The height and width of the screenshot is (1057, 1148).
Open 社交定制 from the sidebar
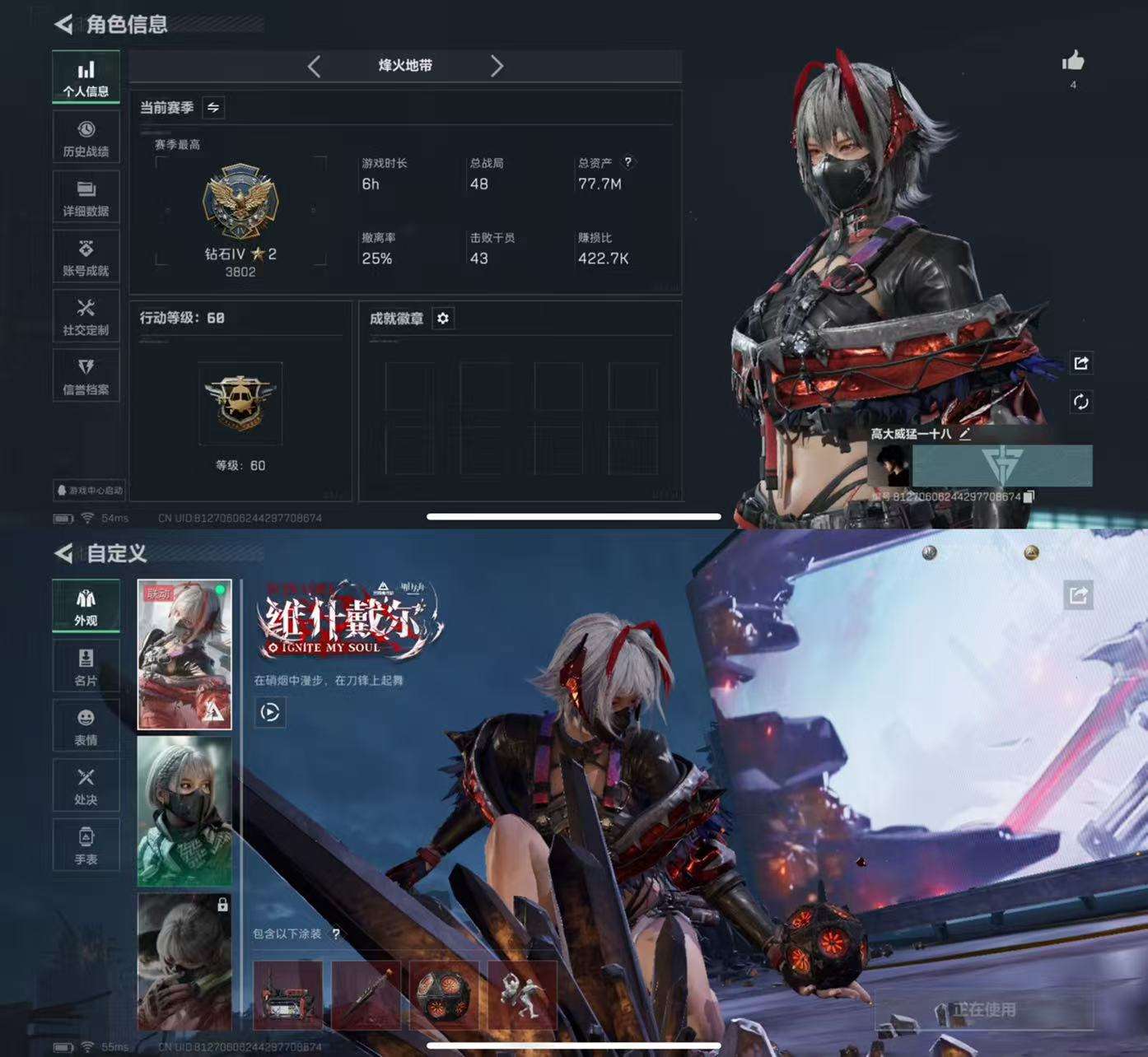point(86,315)
